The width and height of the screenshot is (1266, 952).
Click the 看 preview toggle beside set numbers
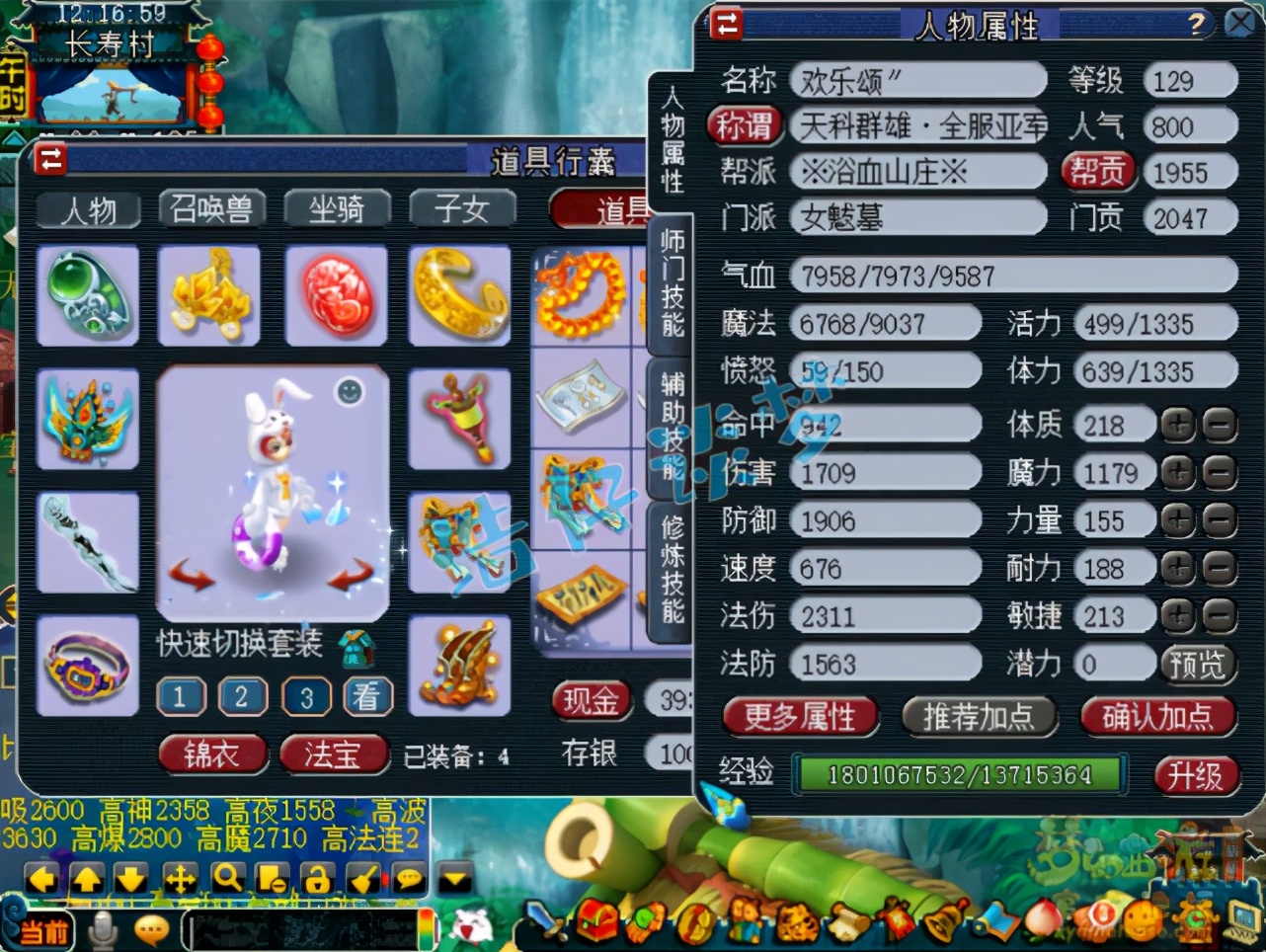point(367,695)
